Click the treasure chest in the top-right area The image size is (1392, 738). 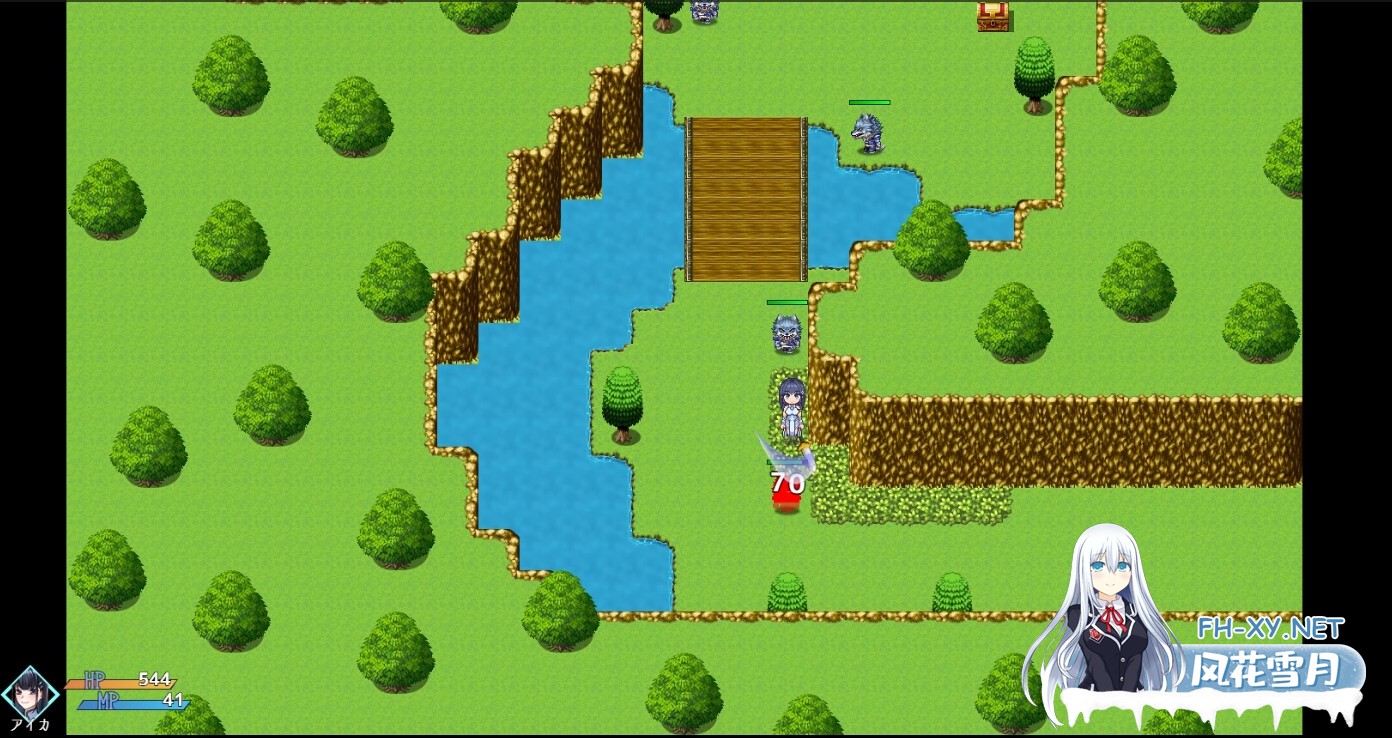pos(994,17)
